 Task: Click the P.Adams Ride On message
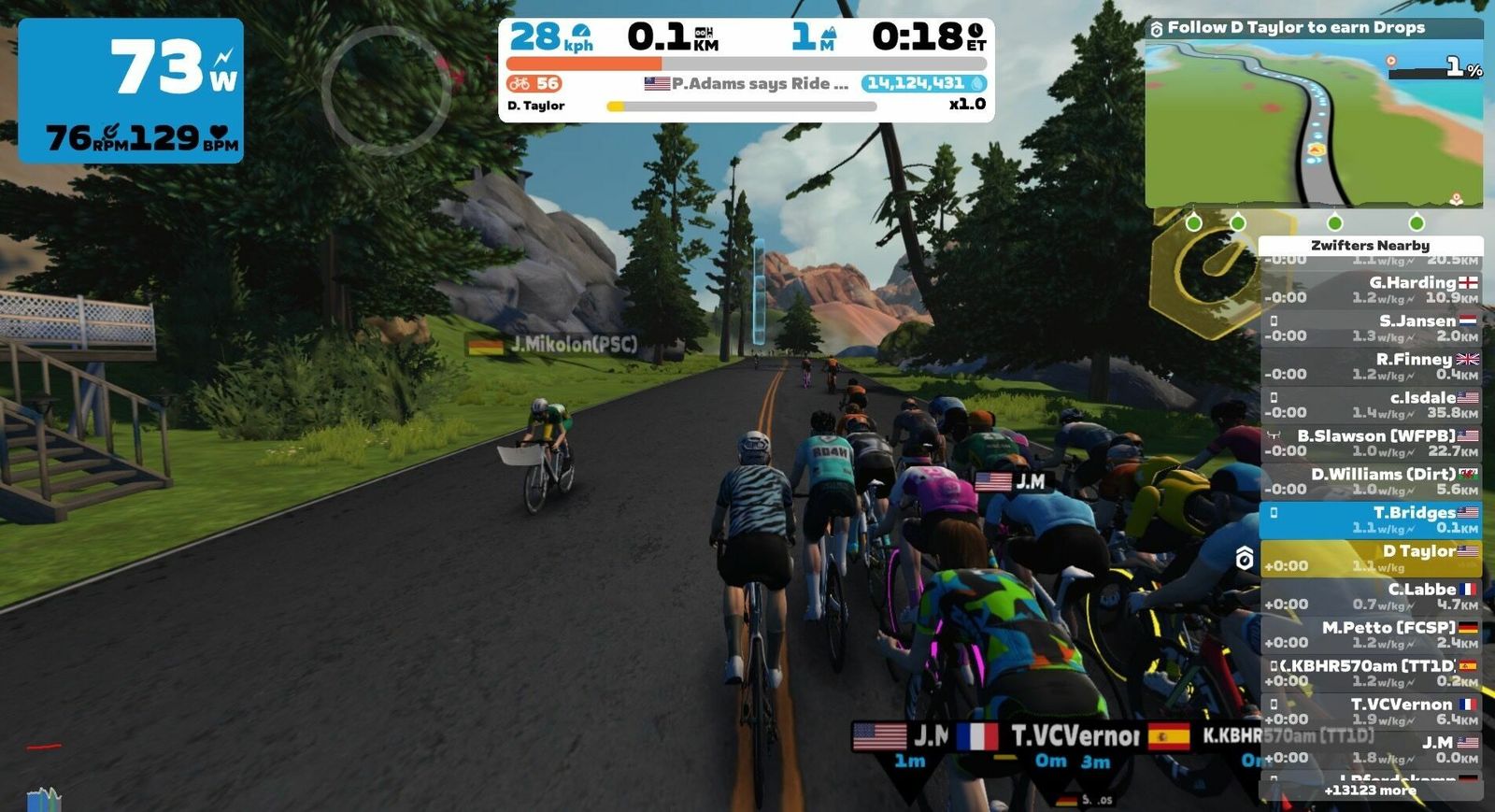pos(747,83)
